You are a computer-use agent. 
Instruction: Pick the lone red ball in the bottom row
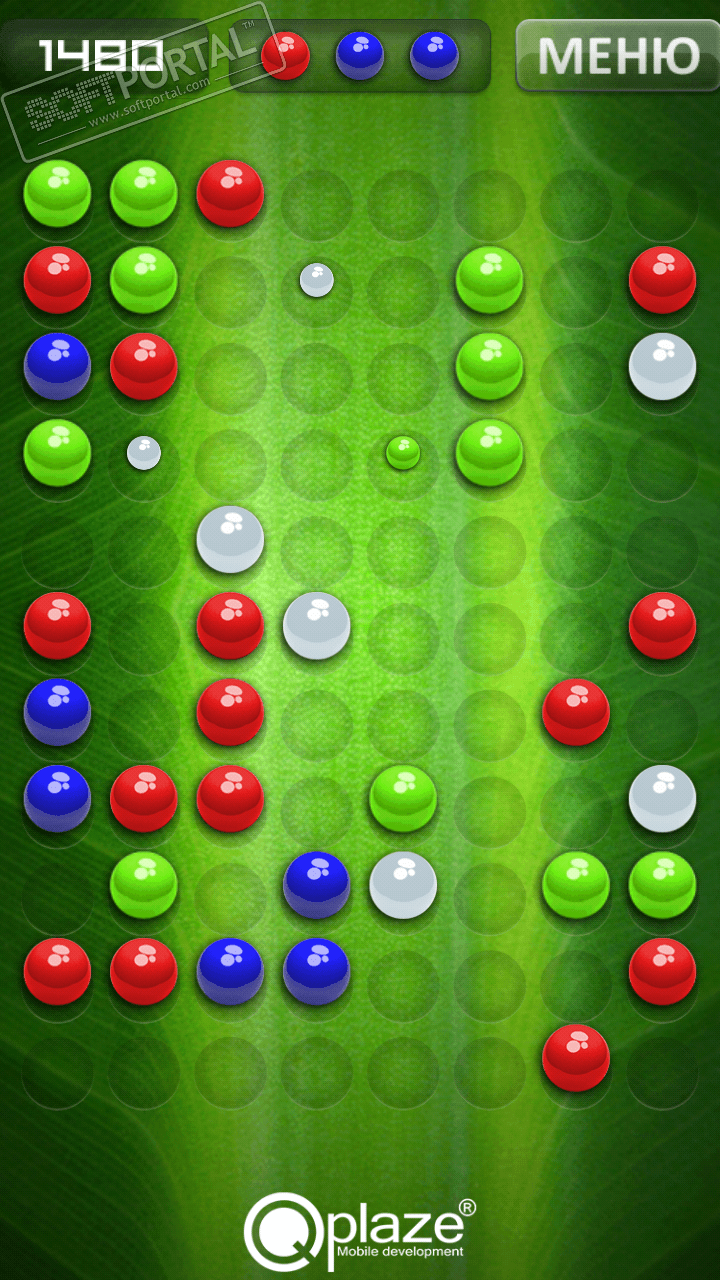[x=576, y=1057]
